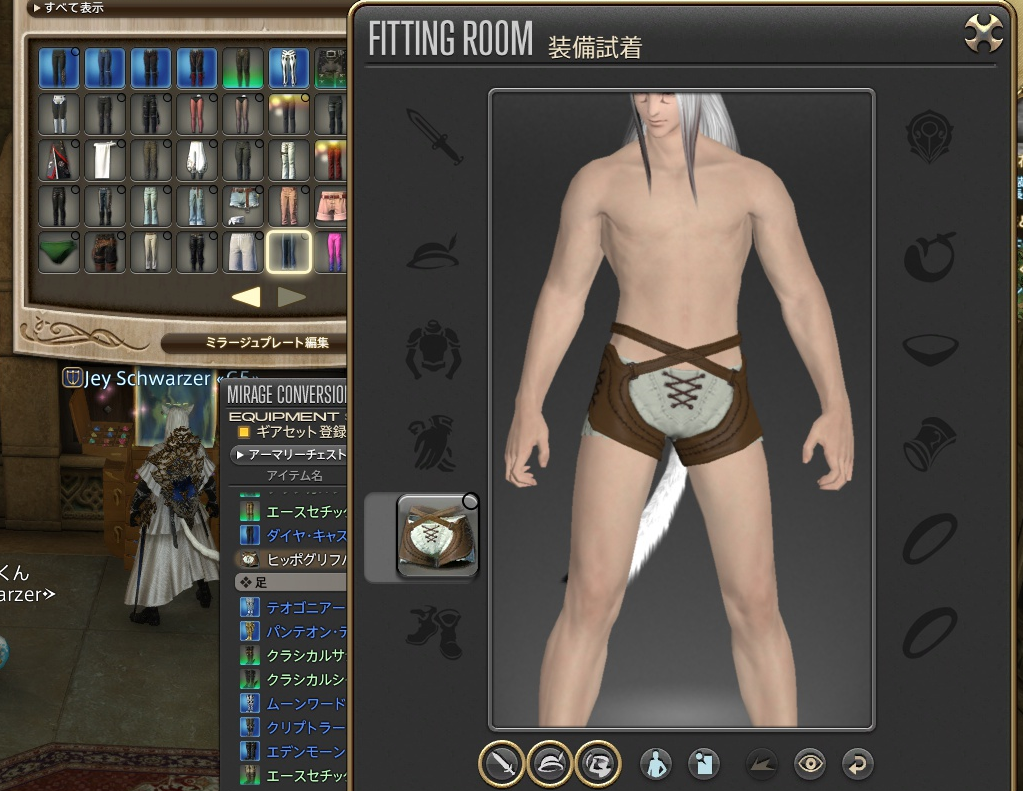Select the denim shorts with belt item
The image size is (1023, 791).
(243, 206)
